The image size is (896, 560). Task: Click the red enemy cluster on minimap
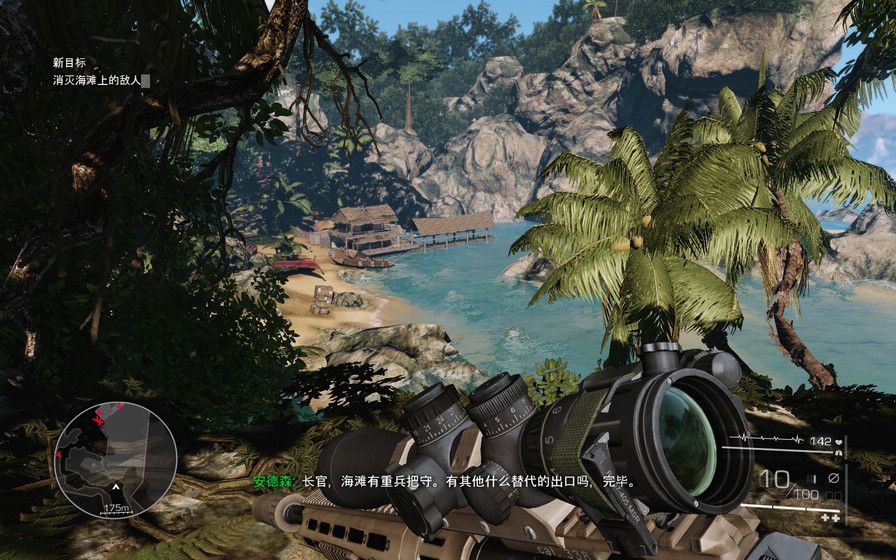click(x=100, y=416)
